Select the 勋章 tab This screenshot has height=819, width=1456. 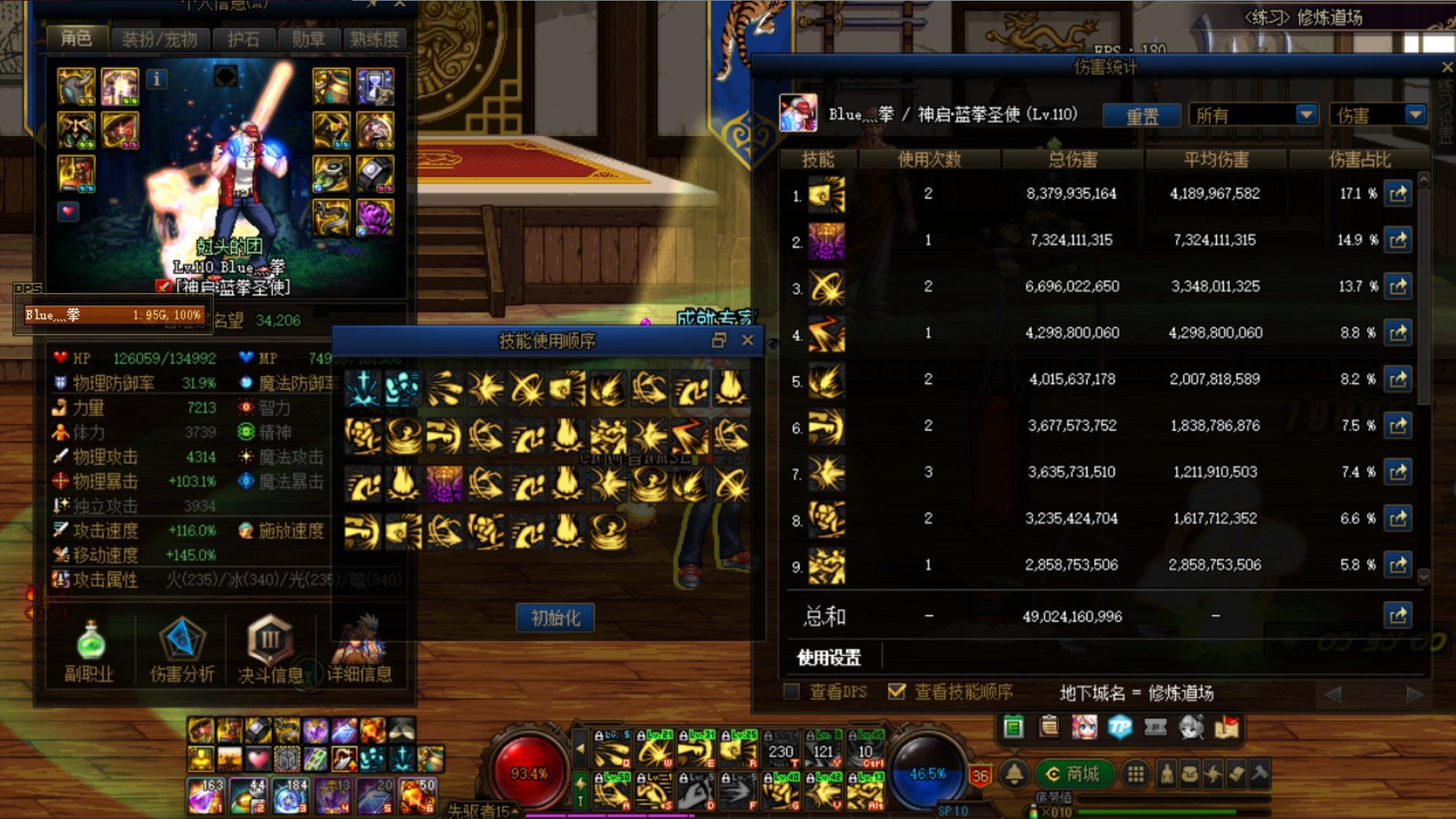point(308,39)
